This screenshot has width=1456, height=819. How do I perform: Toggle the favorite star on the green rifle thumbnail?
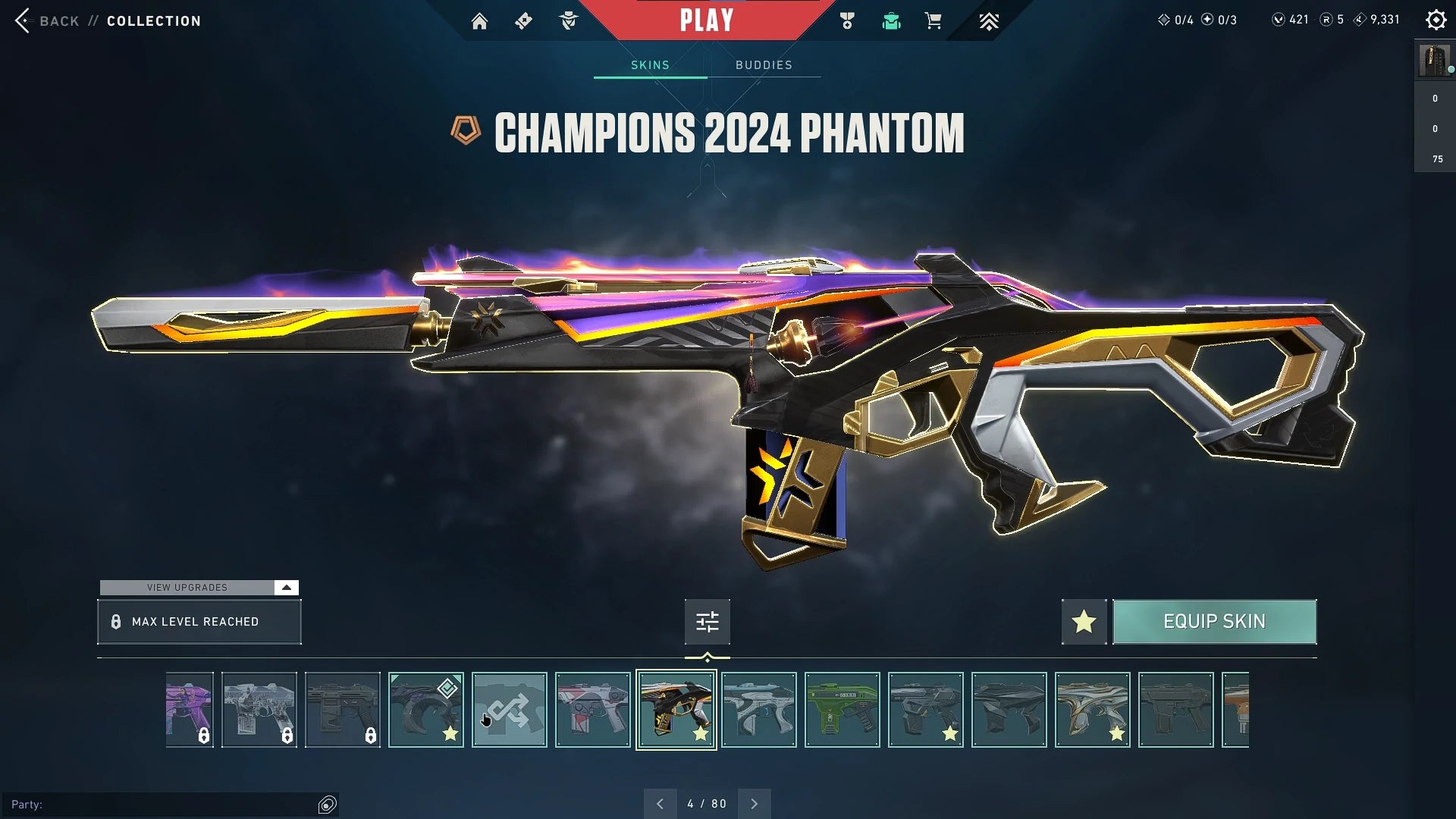pos(867,734)
